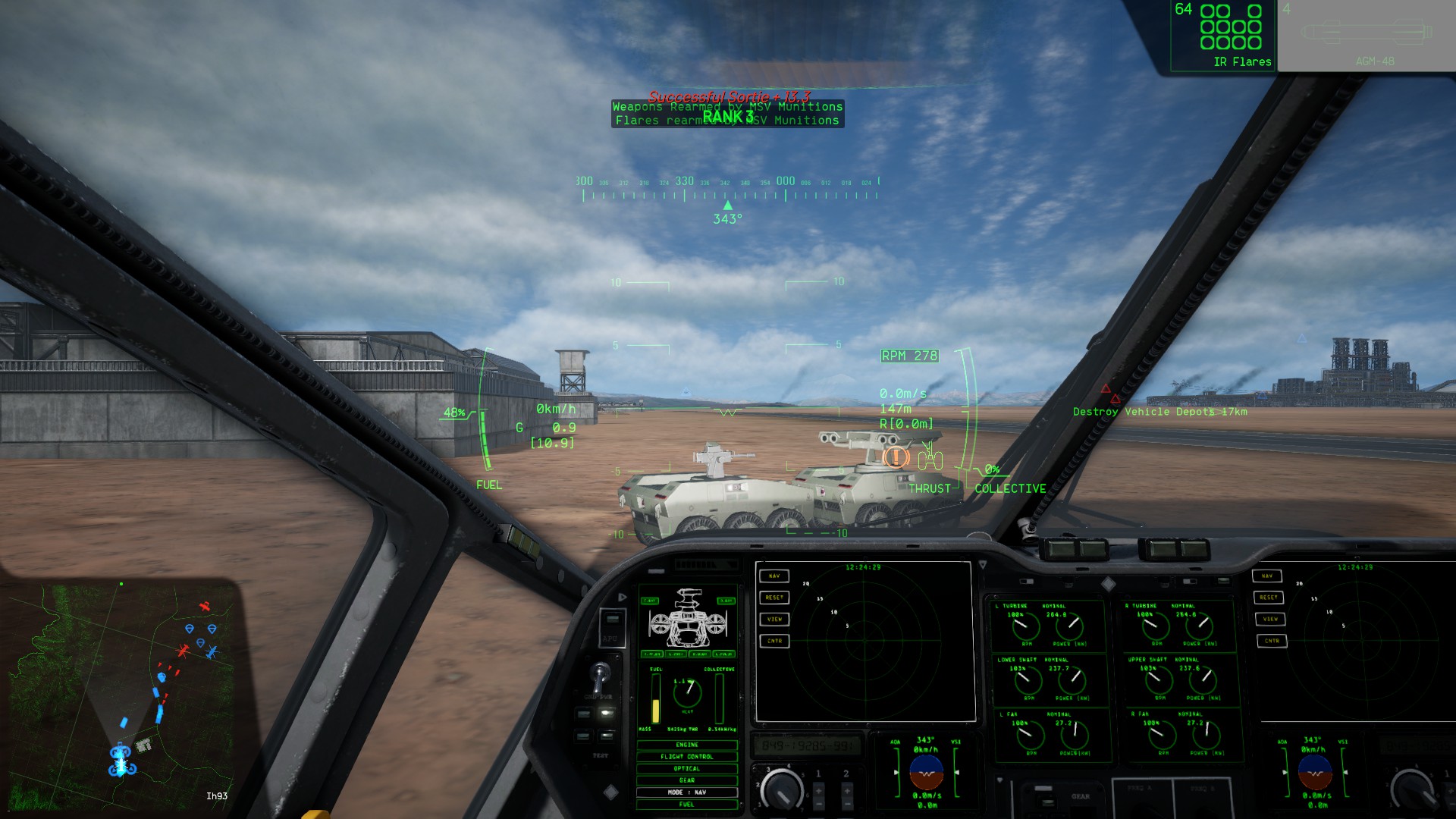Select the AGM-48 weapon panel
This screenshot has width=1456, height=819.
(1366, 36)
